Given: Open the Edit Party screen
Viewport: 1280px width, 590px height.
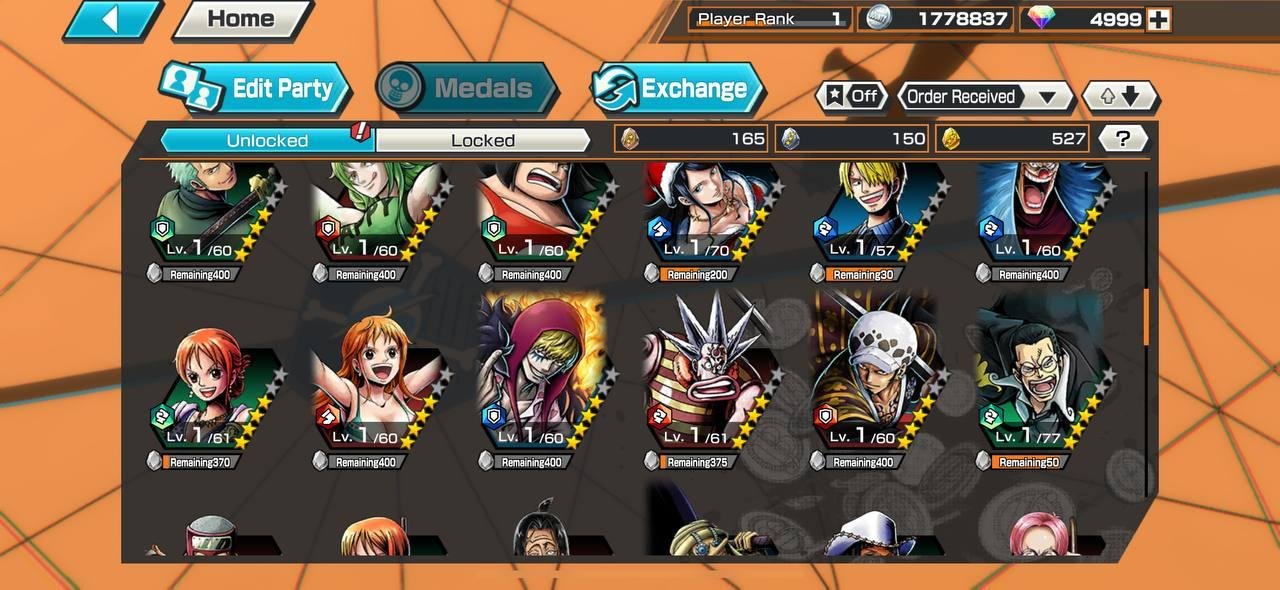Looking at the screenshot, I should (258, 88).
